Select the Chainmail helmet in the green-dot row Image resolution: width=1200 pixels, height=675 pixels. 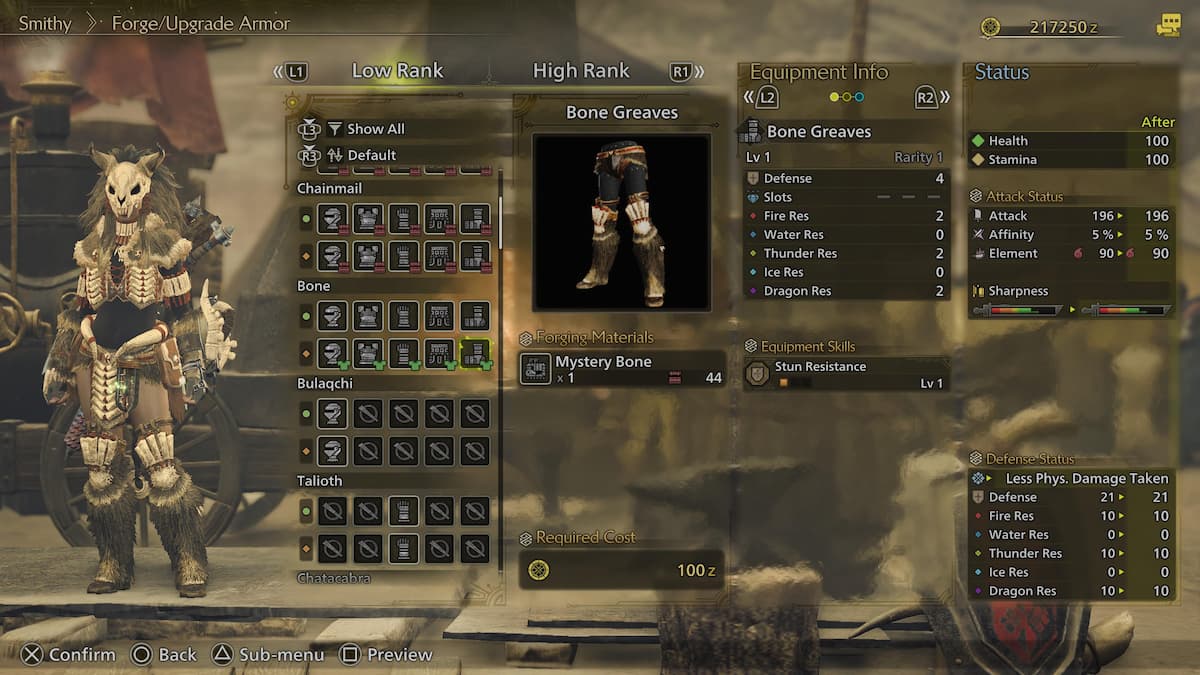tap(332, 218)
